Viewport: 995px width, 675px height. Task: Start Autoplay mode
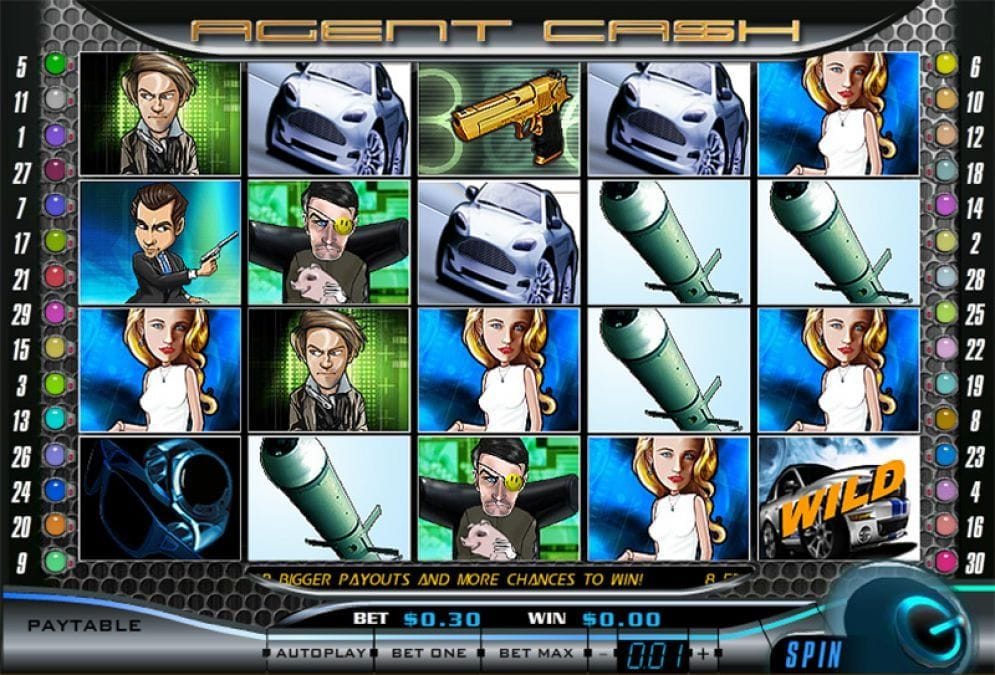pos(318,654)
